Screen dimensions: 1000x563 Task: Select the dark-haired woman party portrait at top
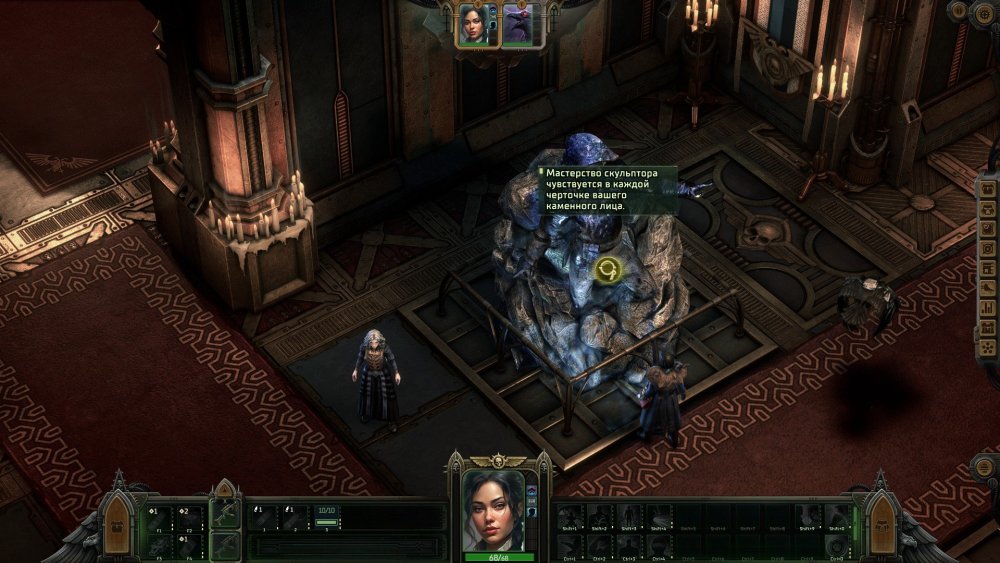click(x=472, y=24)
